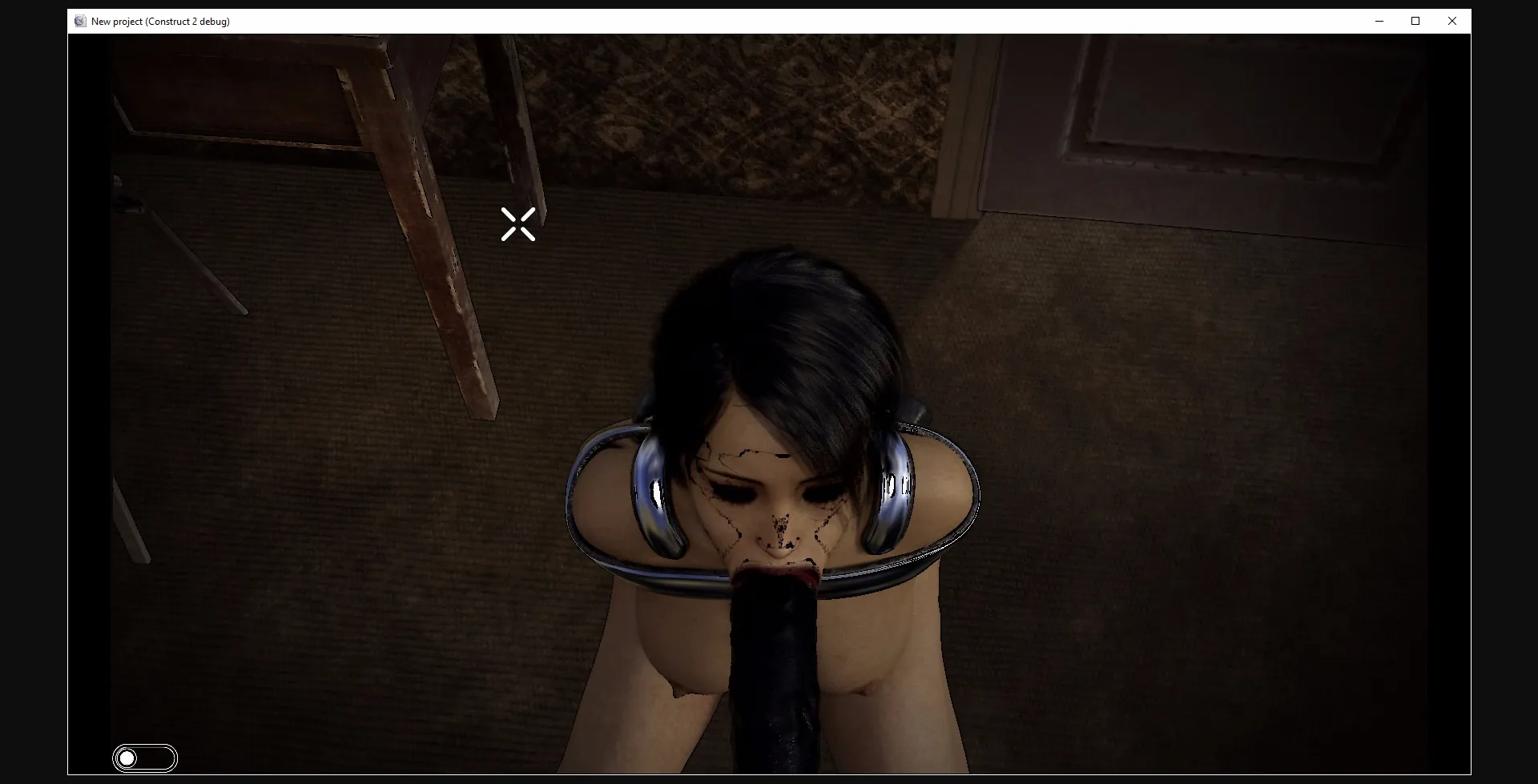Open the window system menu via the app icon

coord(80,21)
